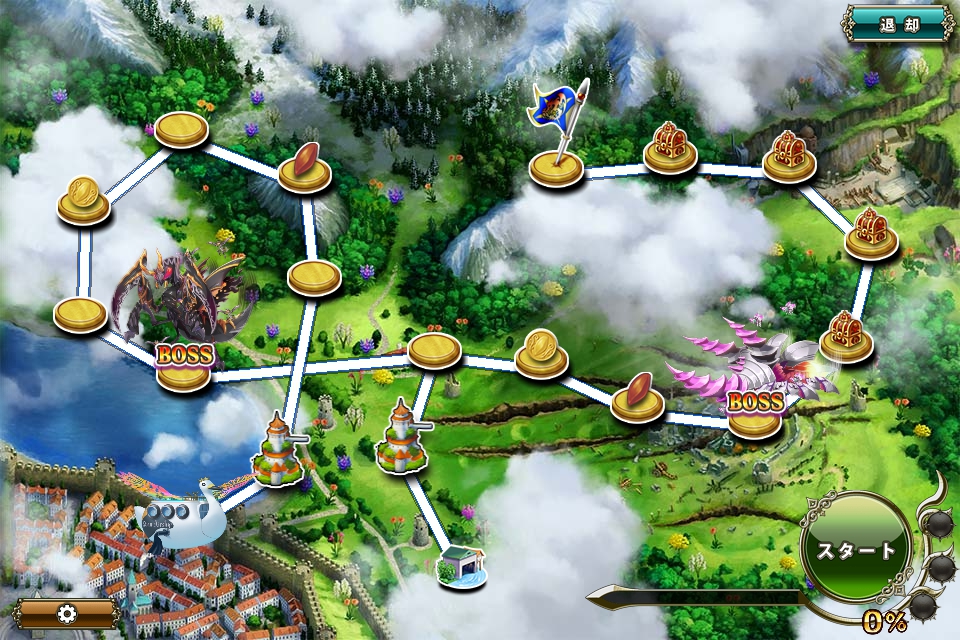Choose the small house map node

461,566
